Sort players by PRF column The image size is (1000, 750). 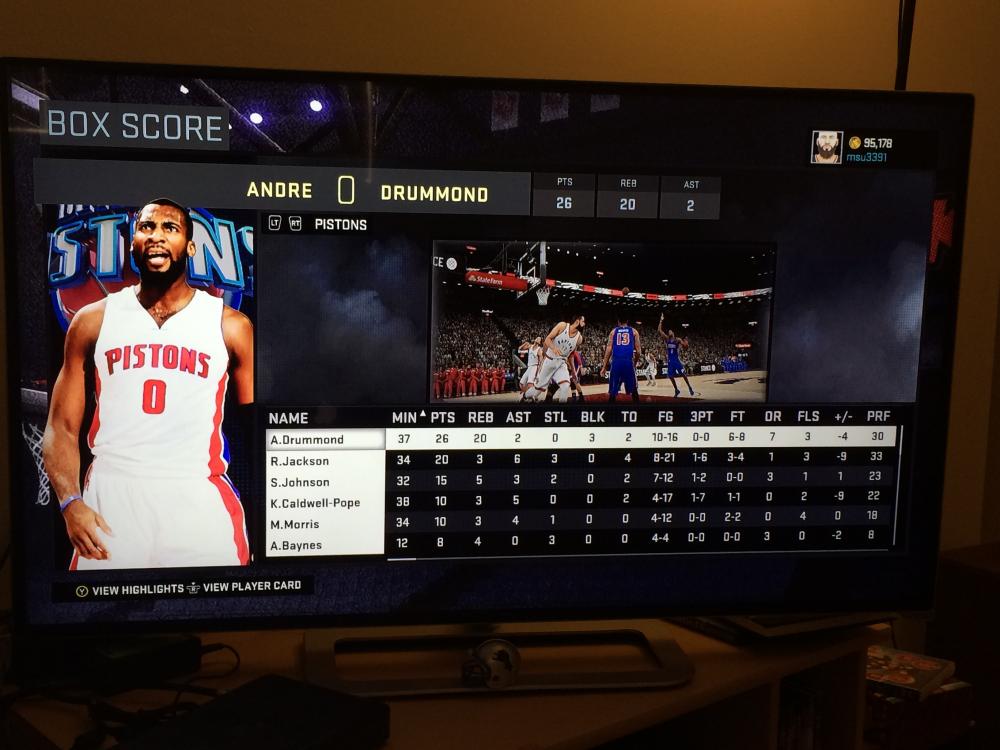click(x=878, y=417)
